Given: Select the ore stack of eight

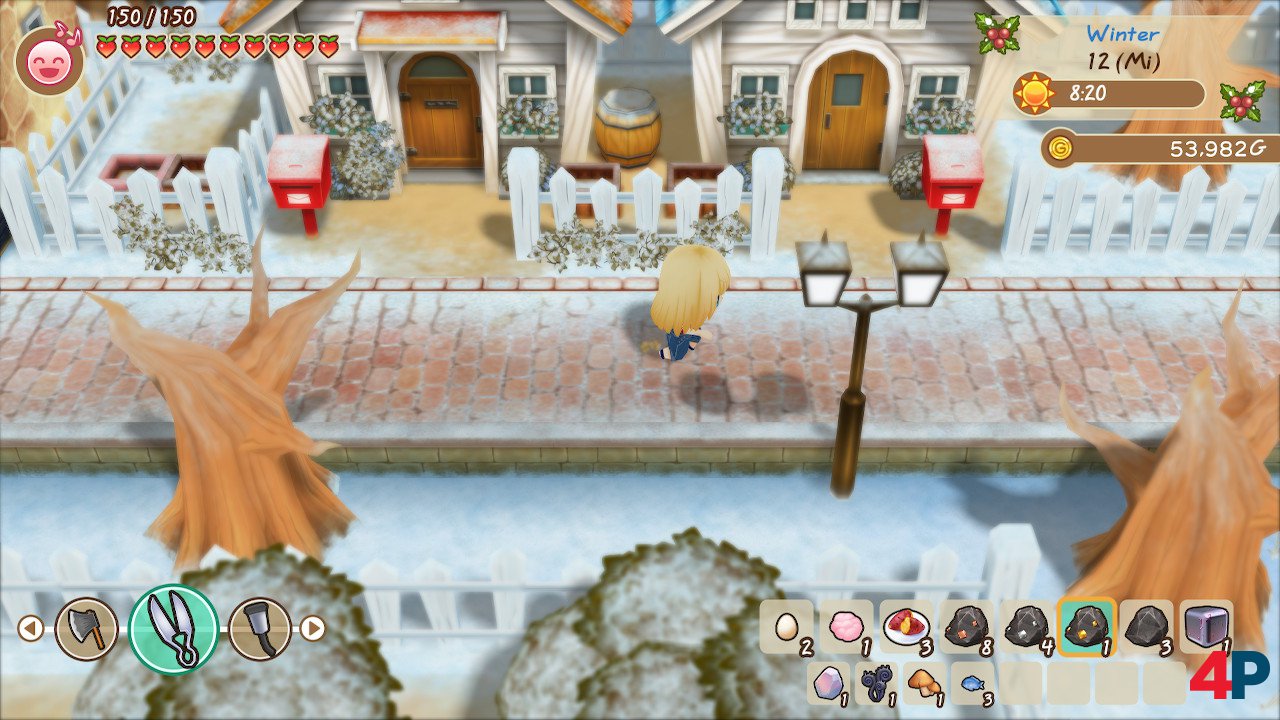Looking at the screenshot, I should tap(966, 627).
